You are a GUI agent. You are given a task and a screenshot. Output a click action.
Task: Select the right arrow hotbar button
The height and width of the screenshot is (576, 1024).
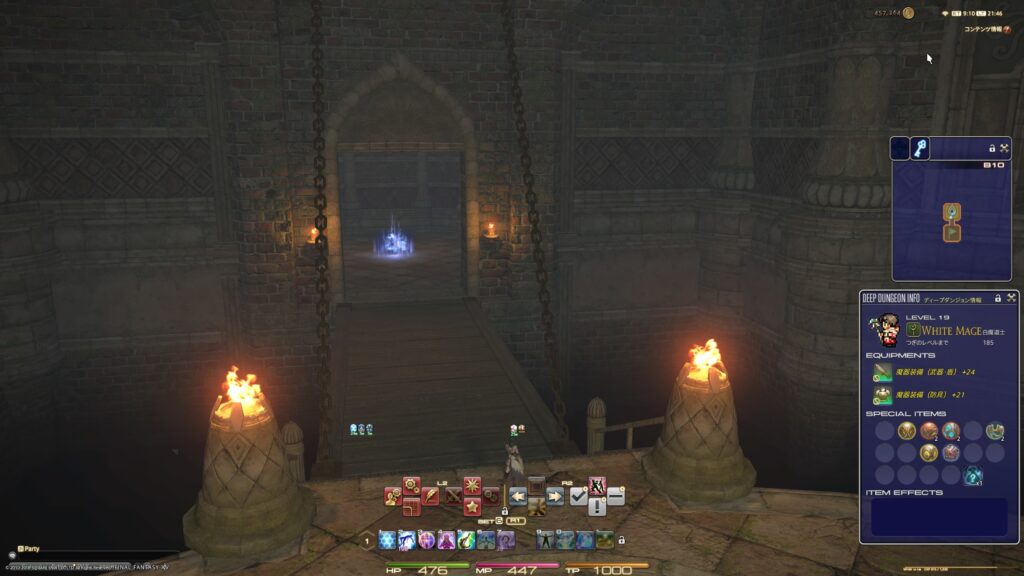[555, 496]
